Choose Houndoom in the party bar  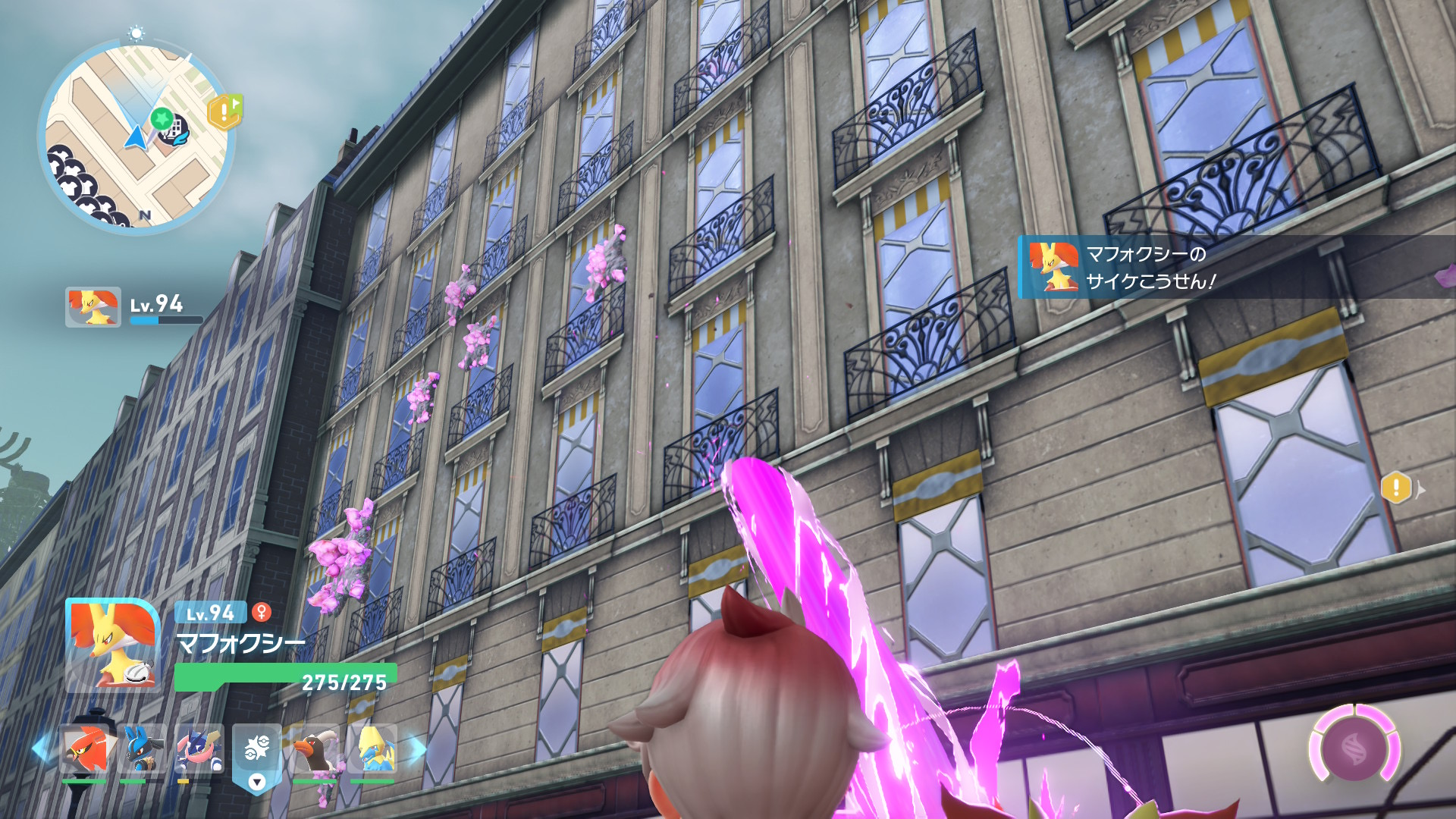(314, 749)
